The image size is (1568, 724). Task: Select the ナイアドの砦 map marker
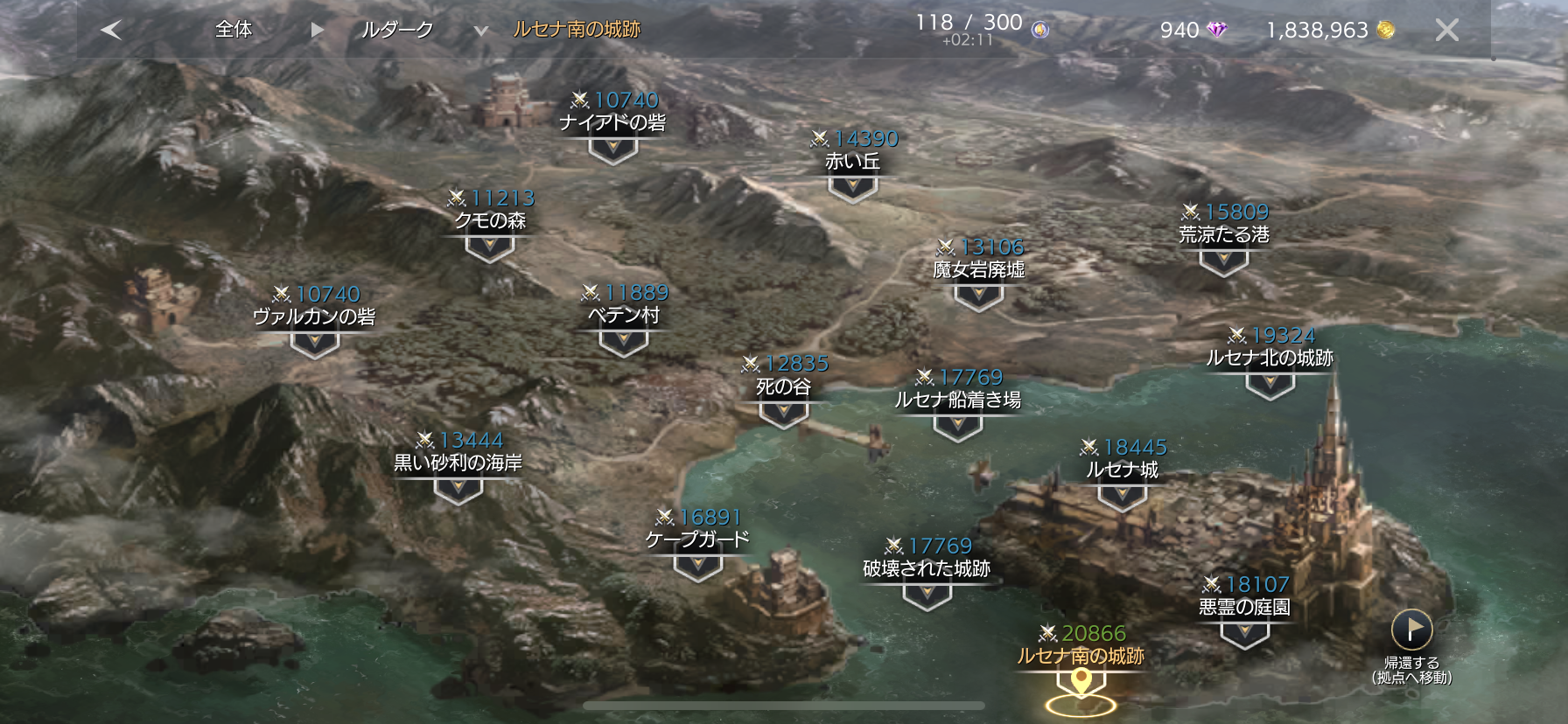612,150
